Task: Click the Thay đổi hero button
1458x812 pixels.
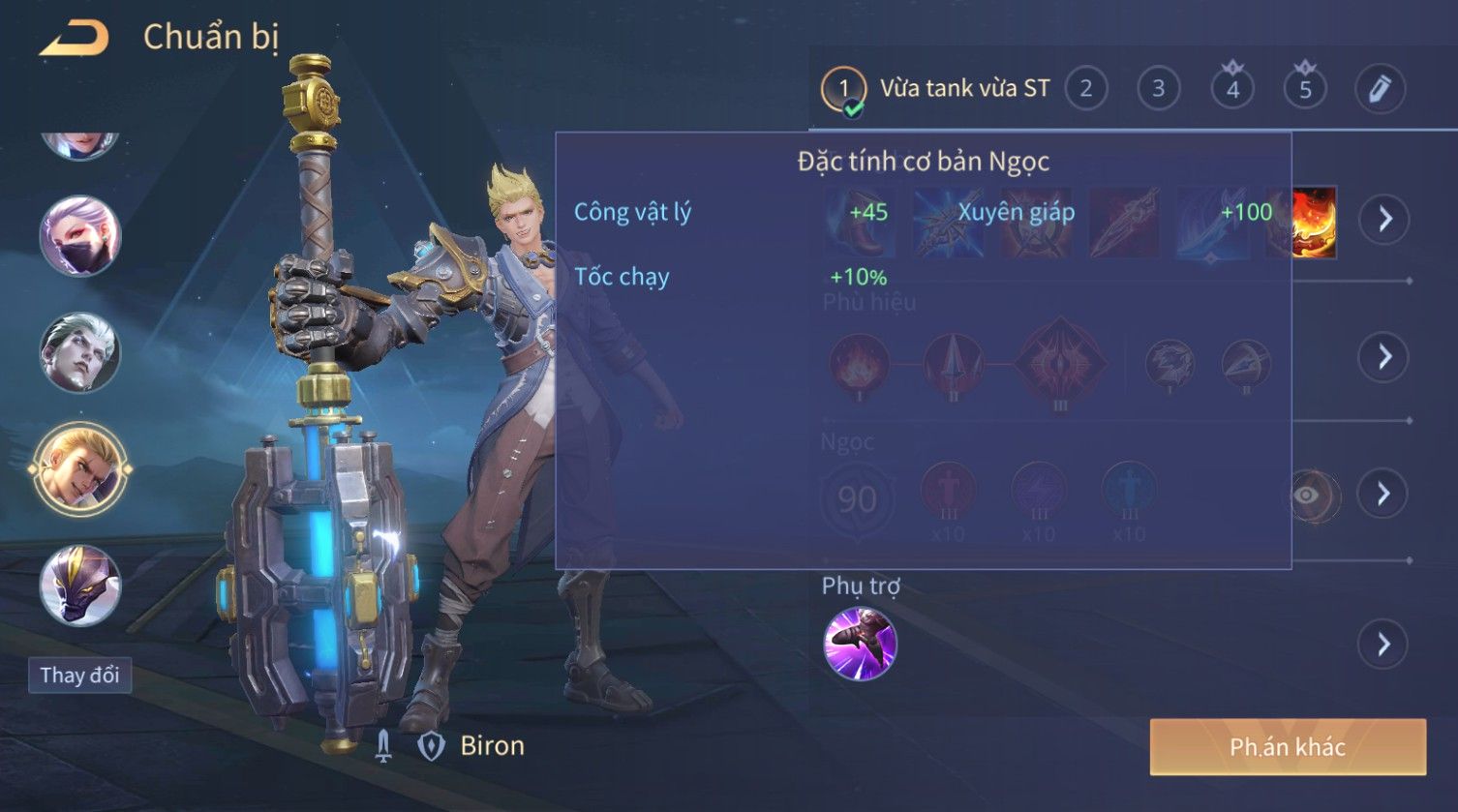Action: click(x=79, y=675)
